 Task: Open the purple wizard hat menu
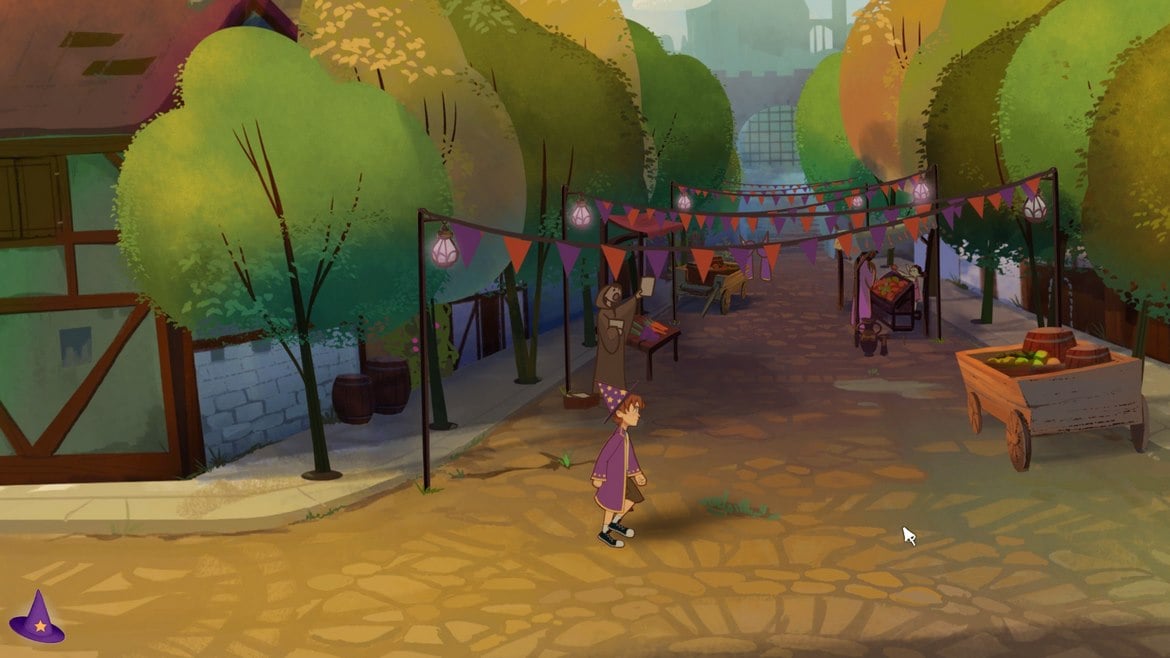click(x=37, y=620)
